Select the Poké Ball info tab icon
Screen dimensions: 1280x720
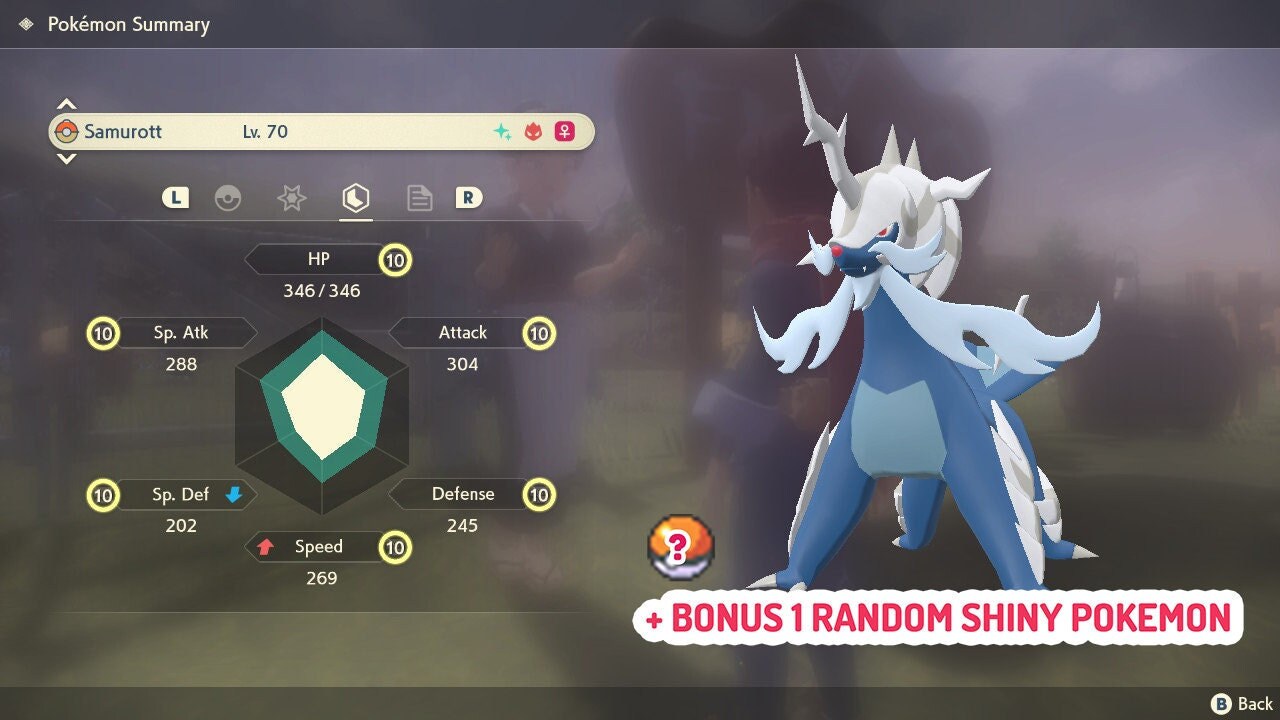[229, 198]
